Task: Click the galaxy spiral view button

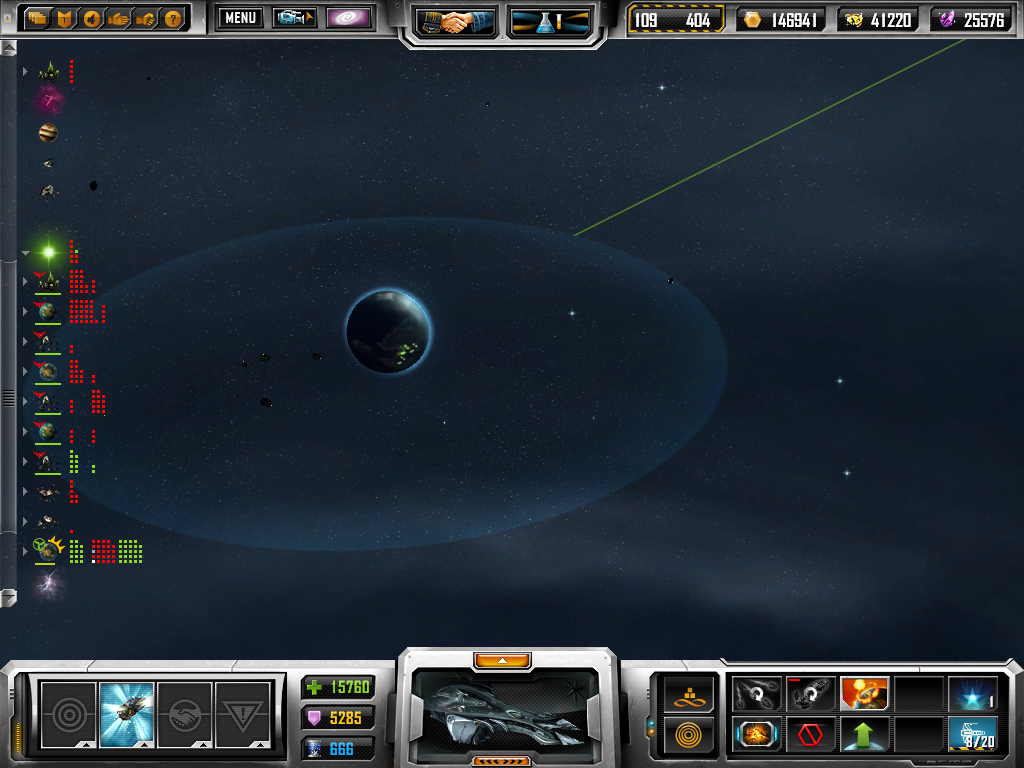Action: [349, 18]
